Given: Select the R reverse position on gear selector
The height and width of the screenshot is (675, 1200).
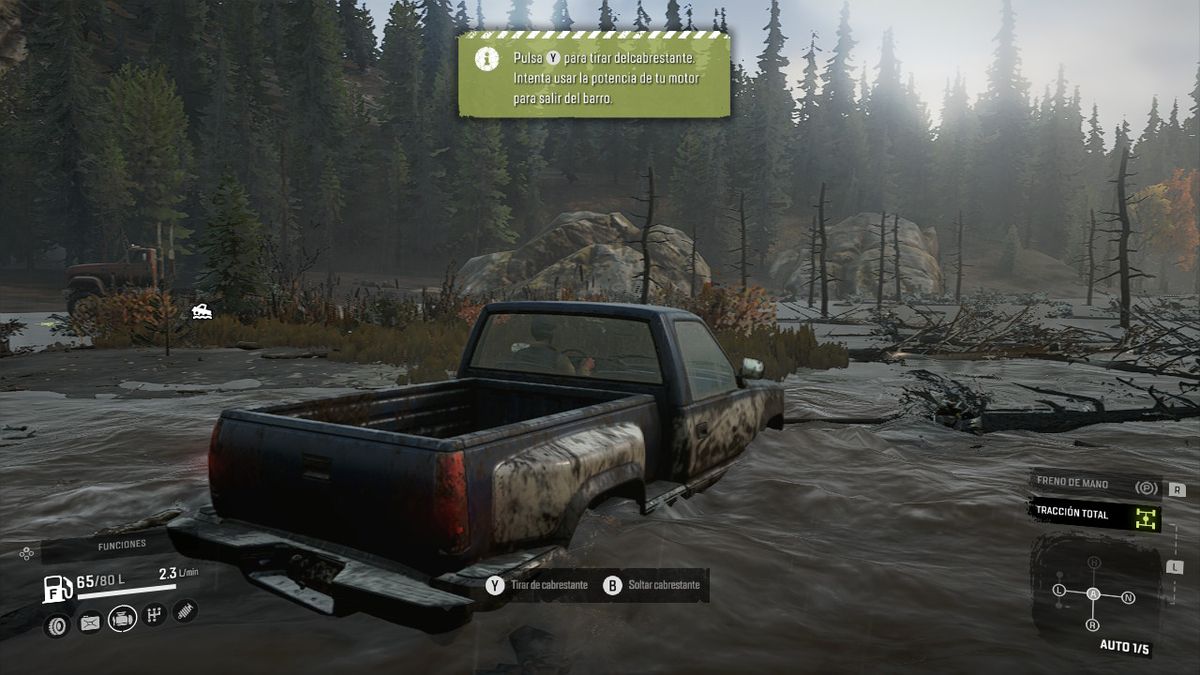Looking at the screenshot, I should [x=1091, y=625].
